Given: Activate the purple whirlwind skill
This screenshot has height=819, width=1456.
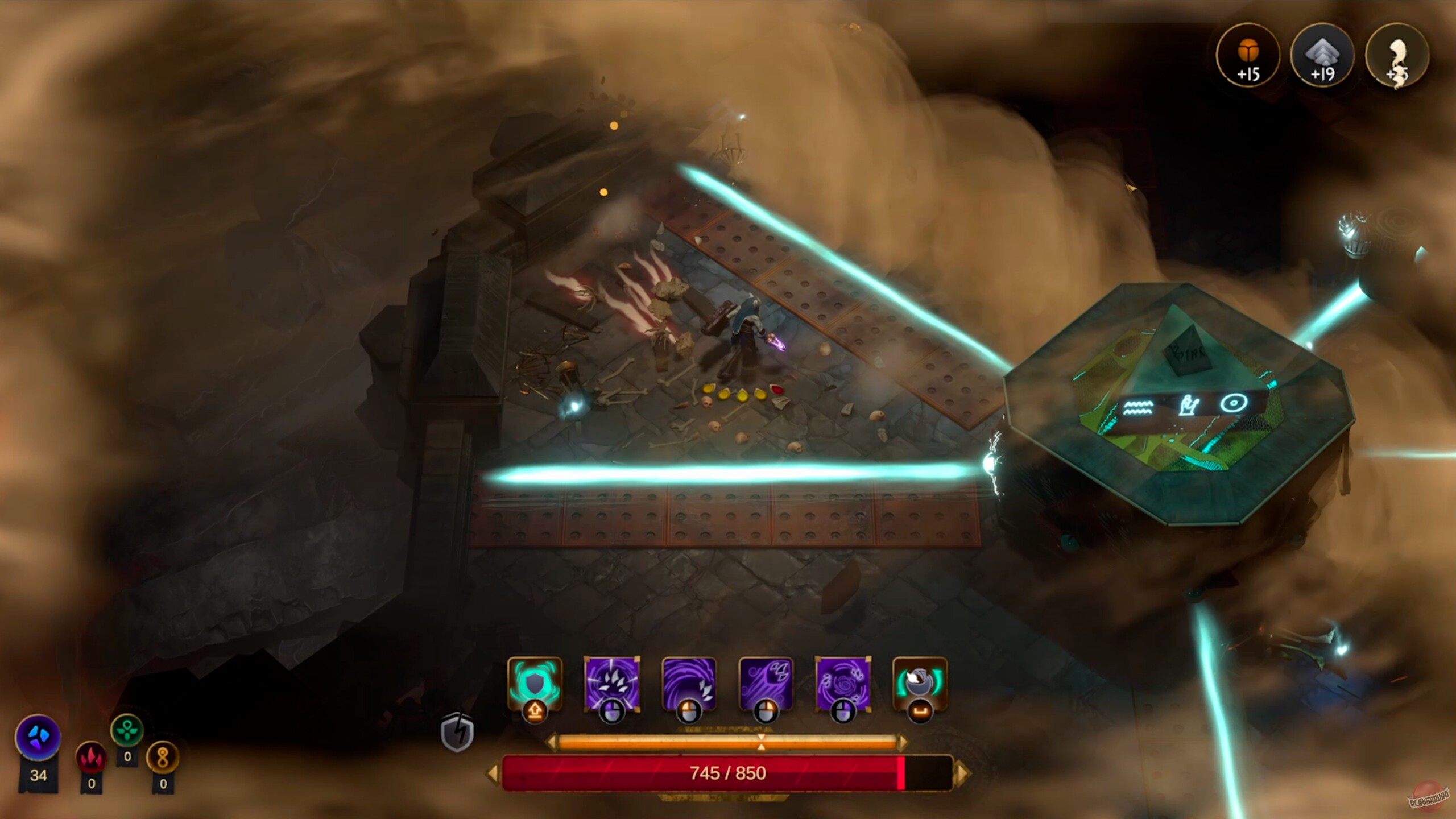Looking at the screenshot, I should [843, 685].
